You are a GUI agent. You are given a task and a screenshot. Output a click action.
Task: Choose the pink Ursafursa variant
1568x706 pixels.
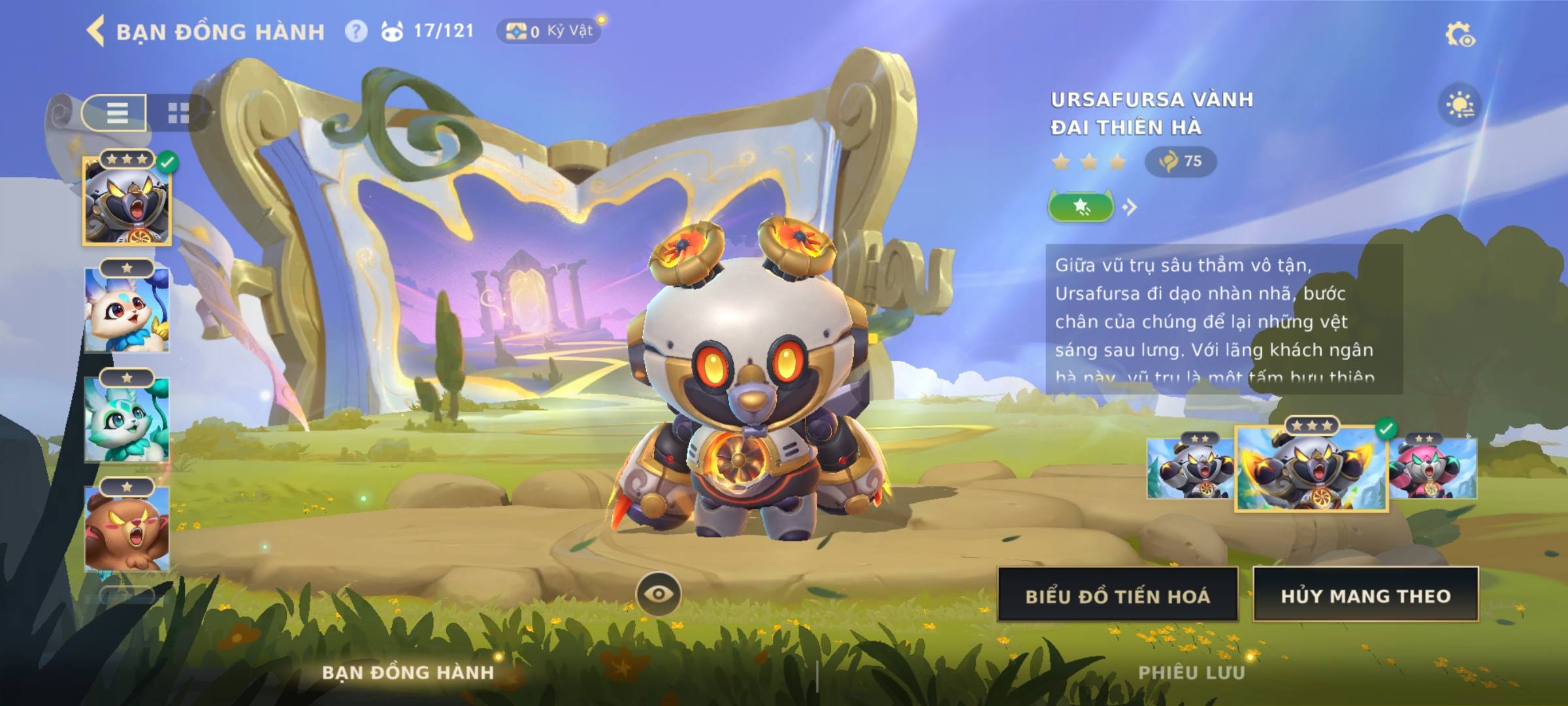[x=1432, y=469]
